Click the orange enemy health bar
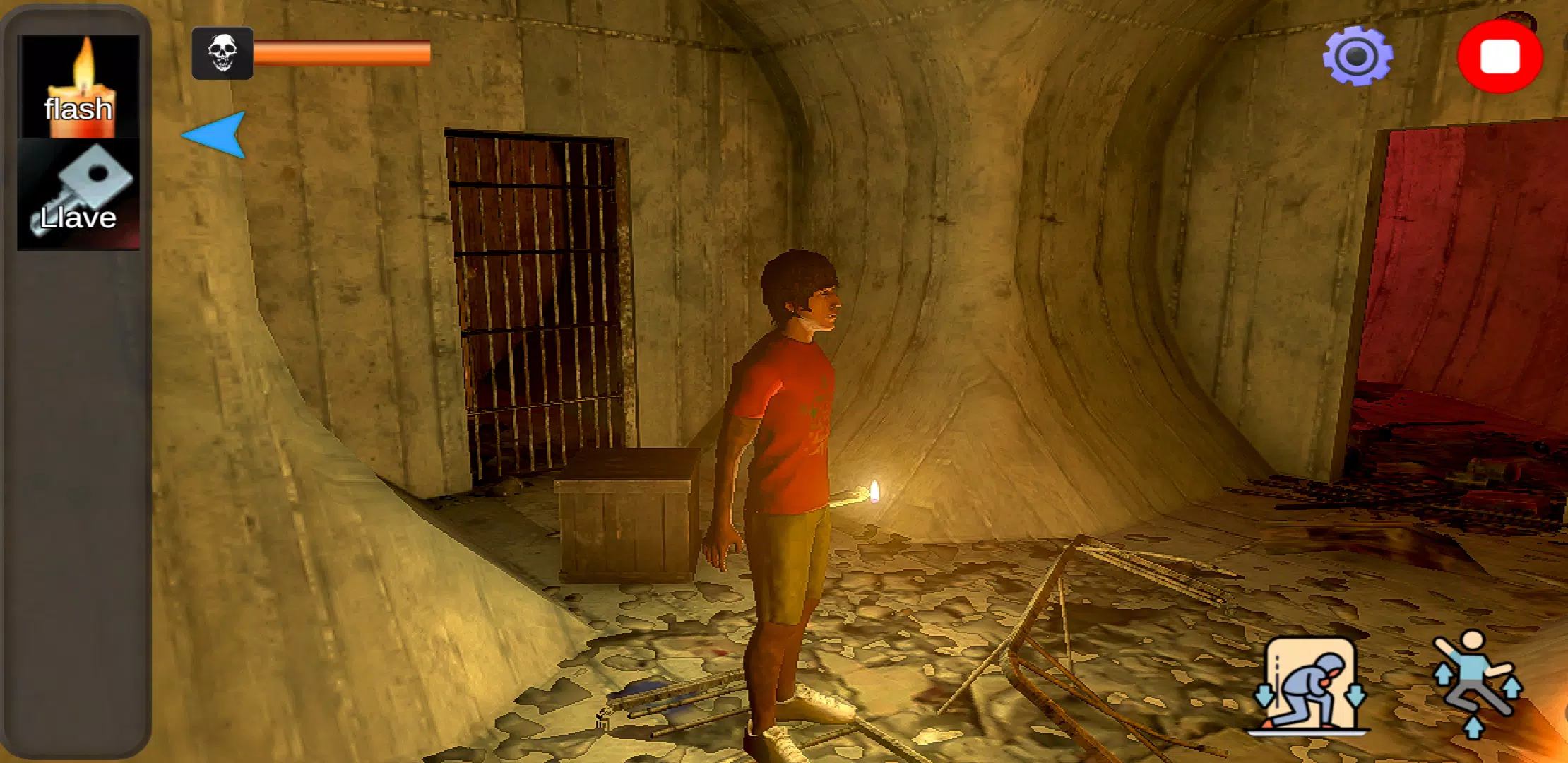This screenshot has height=763, width=1568. coord(343,53)
